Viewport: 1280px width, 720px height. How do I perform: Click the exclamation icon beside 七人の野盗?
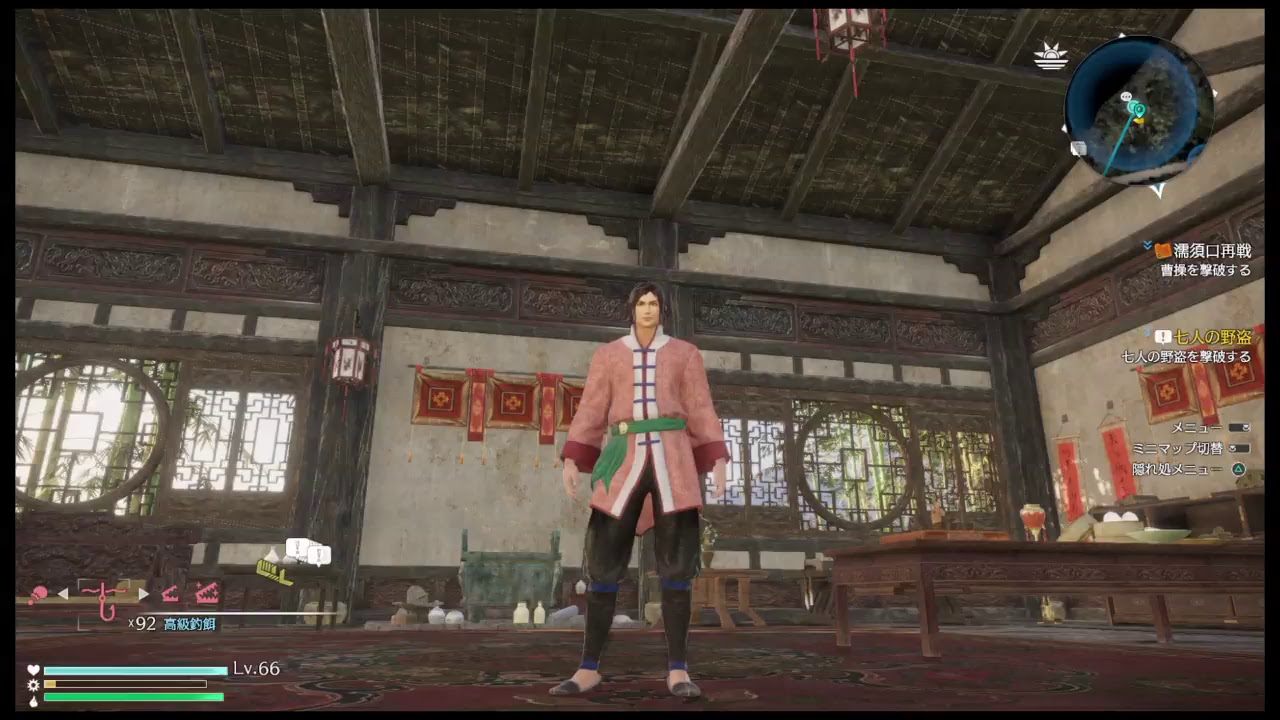(1162, 336)
